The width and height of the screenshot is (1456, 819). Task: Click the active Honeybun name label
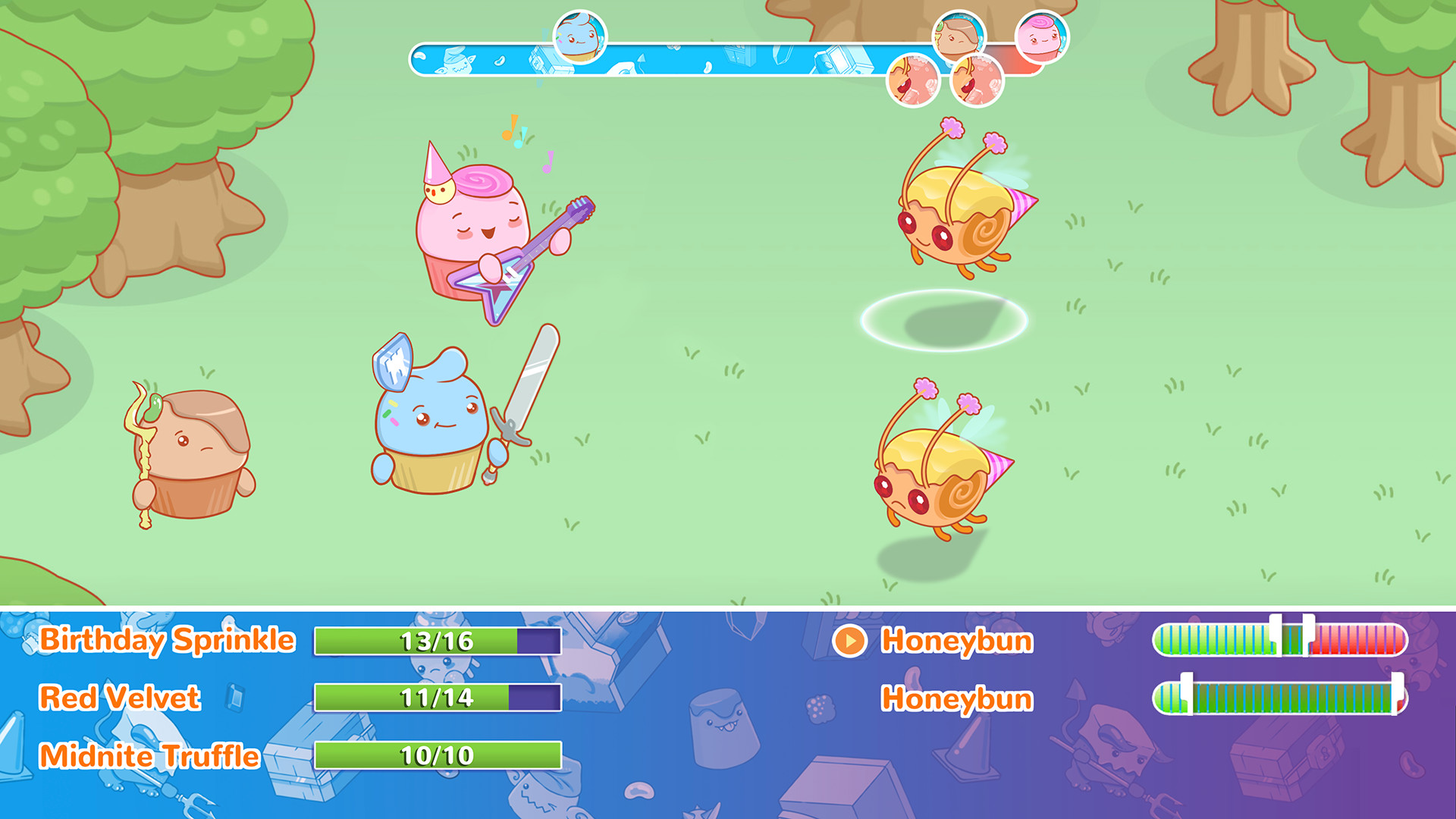955,641
